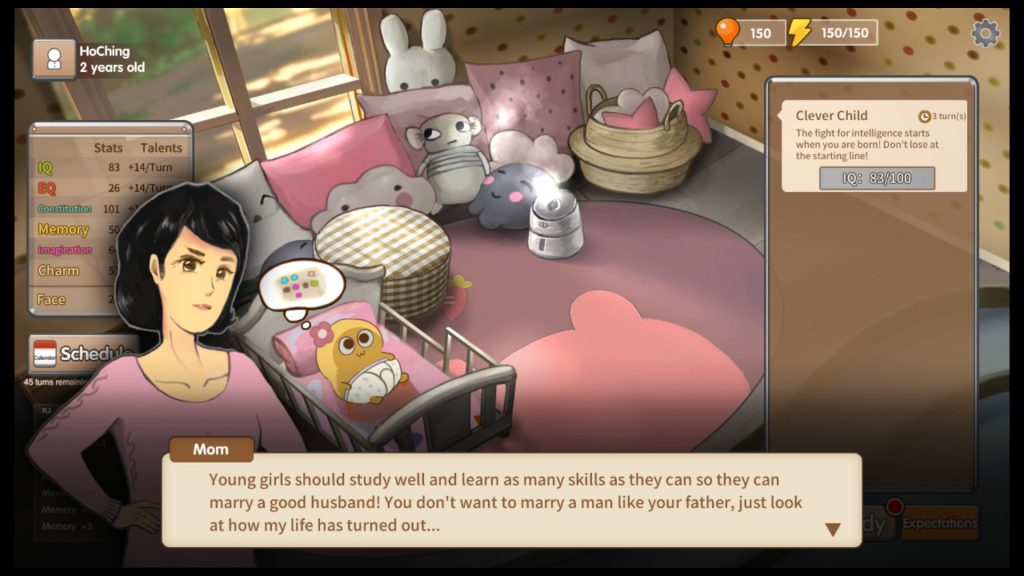Click the orange balloon currency icon
This screenshot has height=576, width=1024.
click(x=727, y=32)
